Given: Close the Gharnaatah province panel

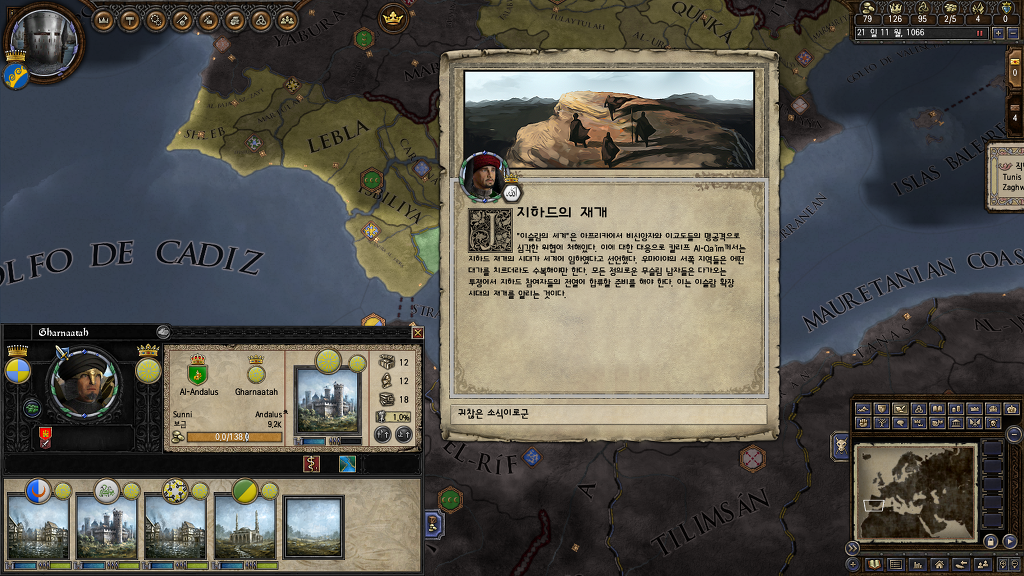Looking at the screenshot, I should click(x=417, y=333).
